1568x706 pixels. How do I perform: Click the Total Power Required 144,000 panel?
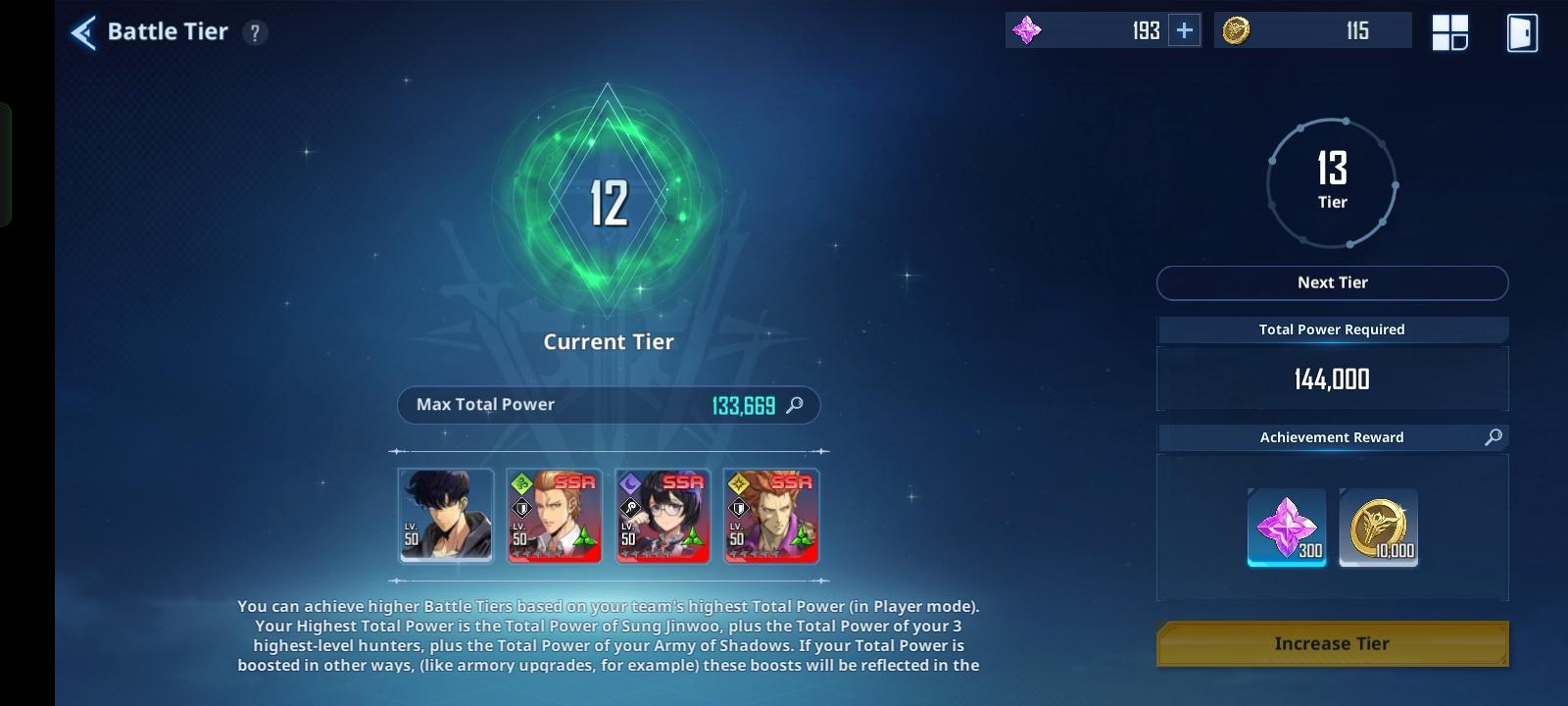tap(1333, 379)
